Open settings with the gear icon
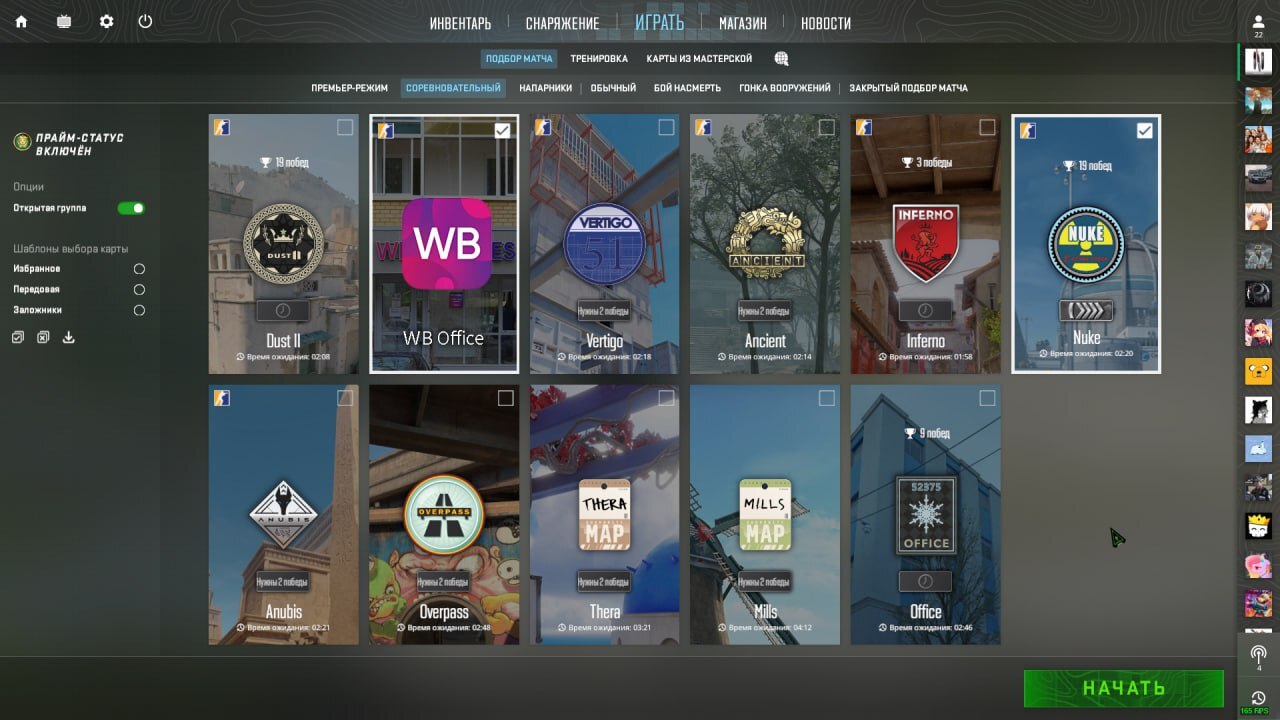Image resolution: width=1280 pixels, height=720 pixels. pos(106,21)
